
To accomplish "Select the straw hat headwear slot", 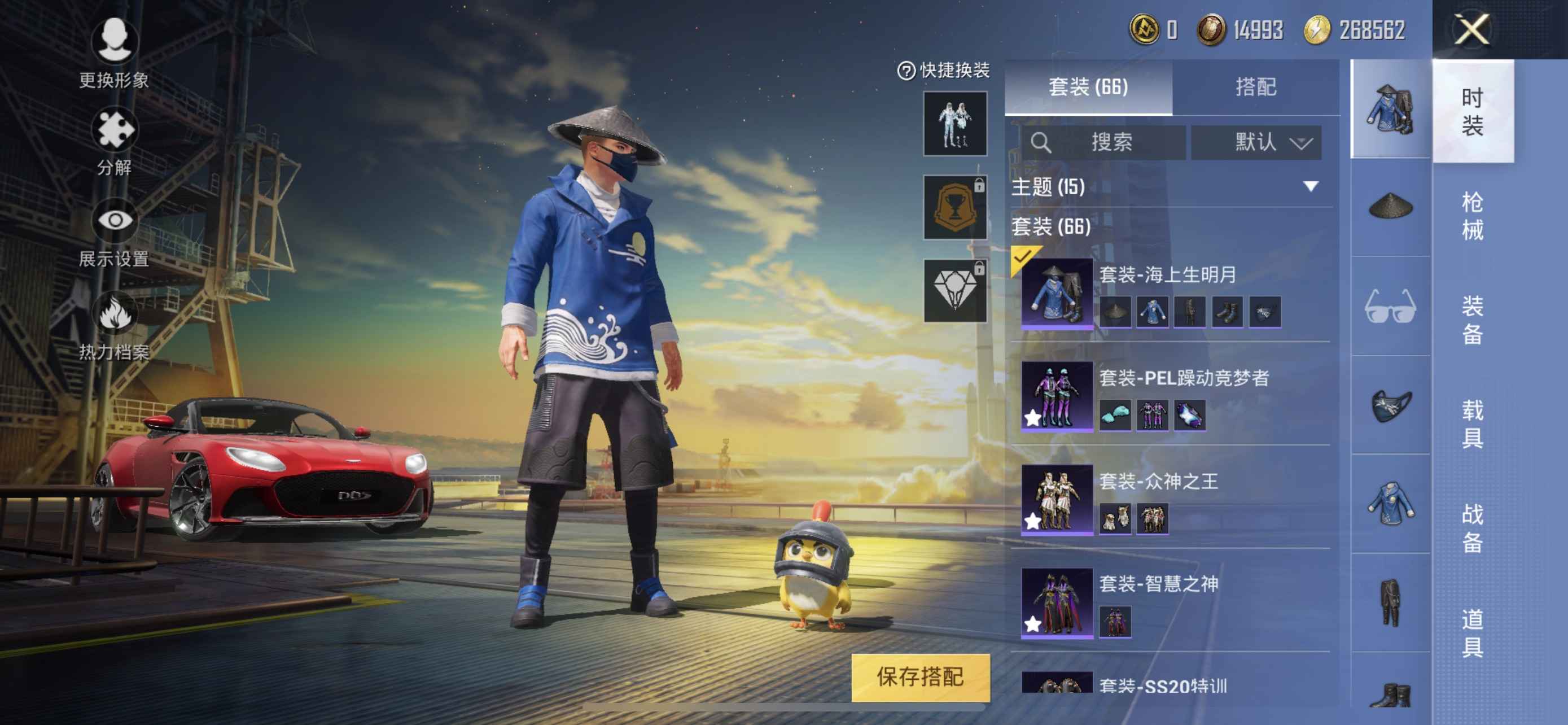I will [x=1390, y=206].
